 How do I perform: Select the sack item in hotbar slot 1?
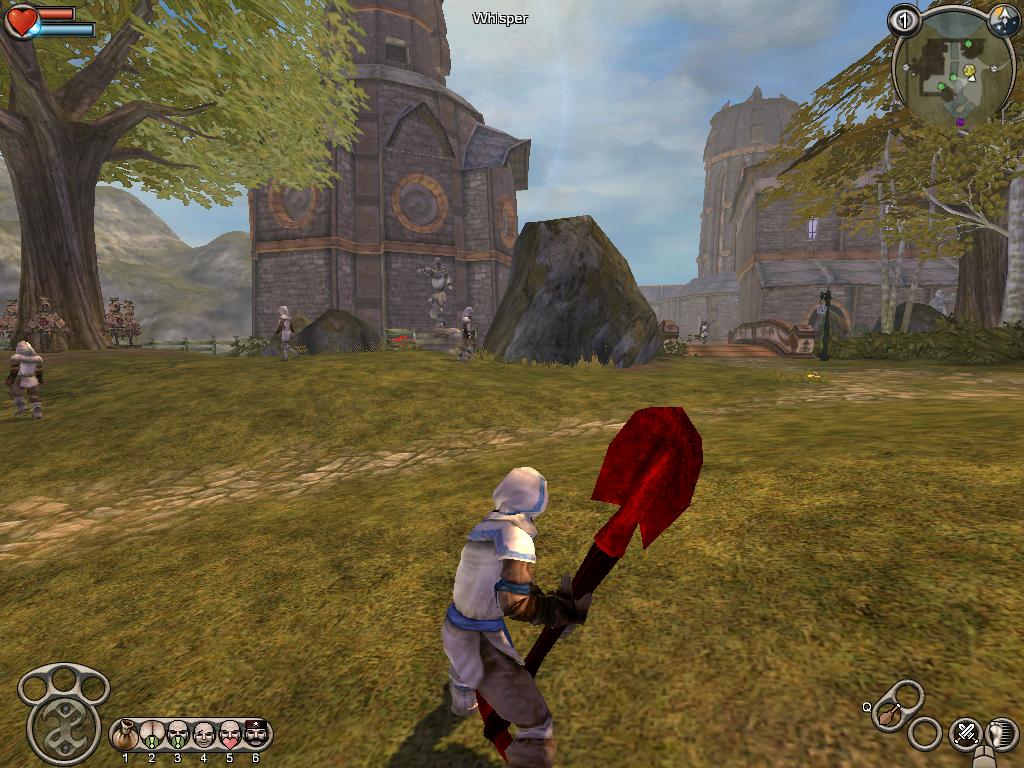click(x=126, y=736)
